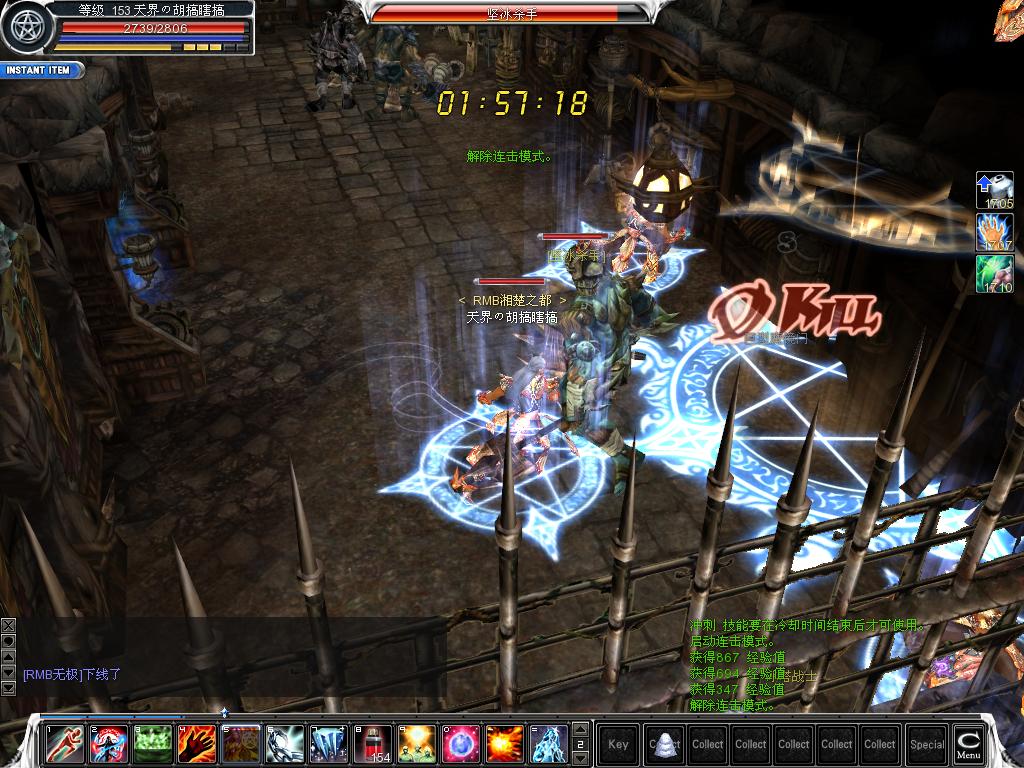Use the green armor skill in the hotbar
The height and width of the screenshot is (768, 1024).
(x=153, y=743)
